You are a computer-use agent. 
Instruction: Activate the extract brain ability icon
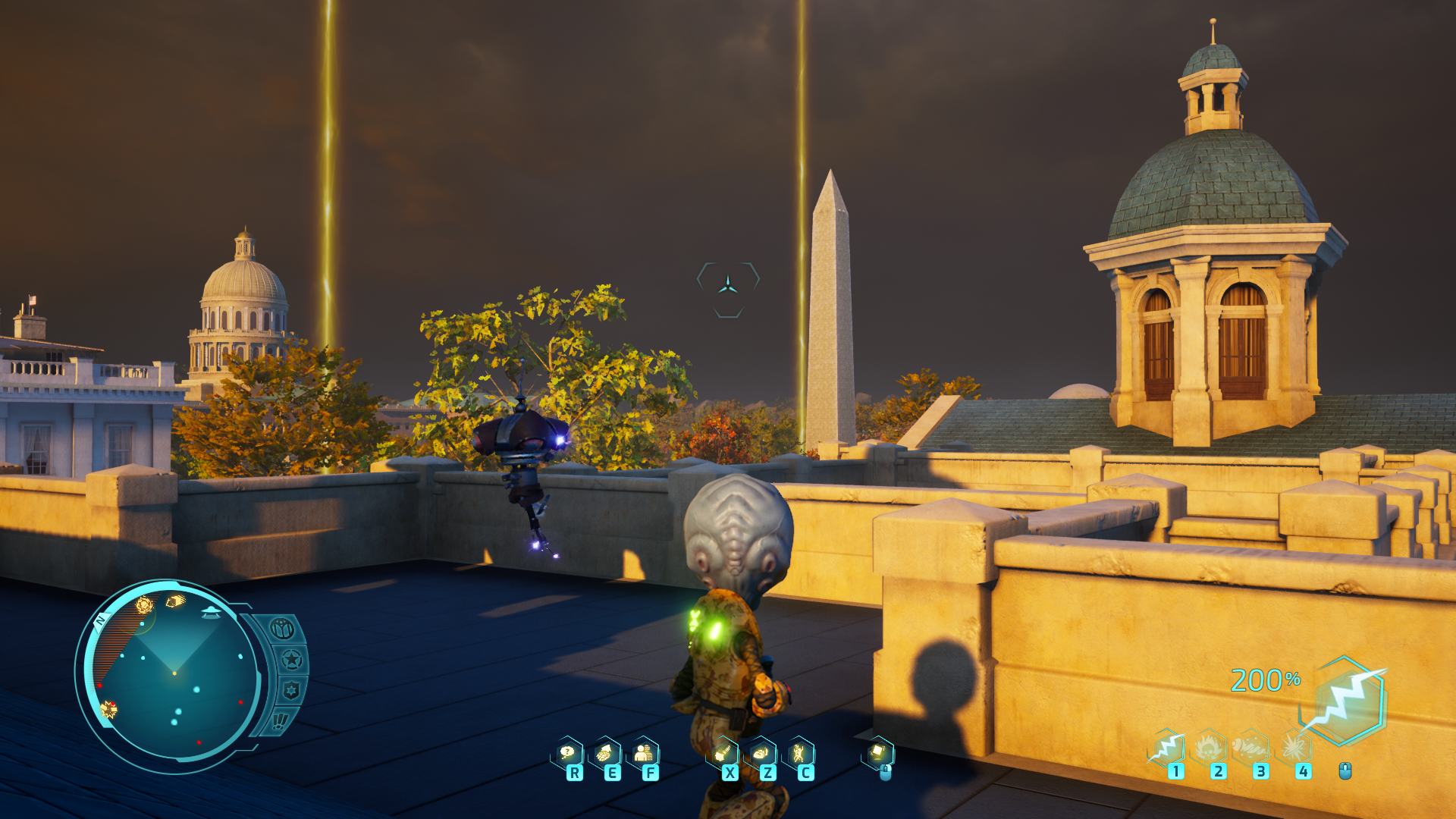click(x=605, y=753)
